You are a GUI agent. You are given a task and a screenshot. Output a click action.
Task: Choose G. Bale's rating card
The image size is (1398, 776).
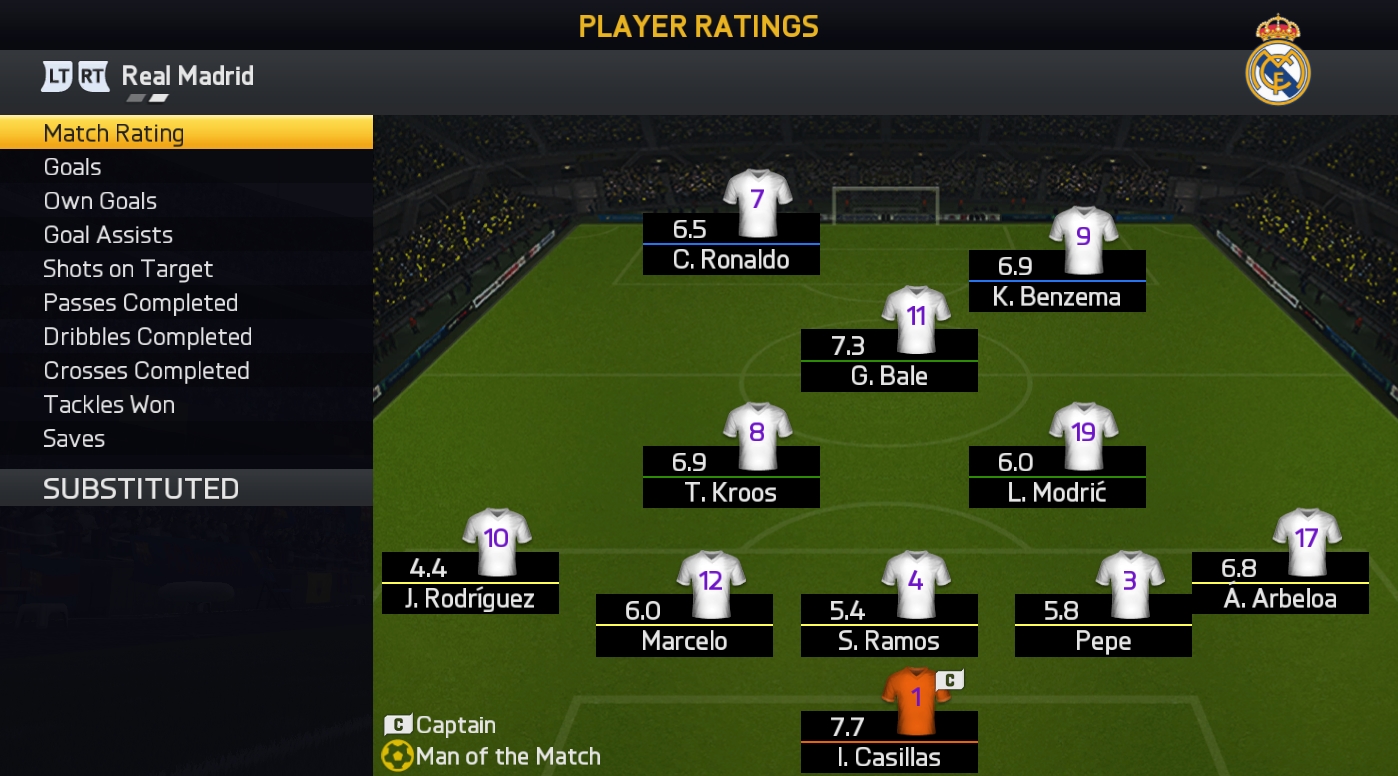(x=889, y=359)
